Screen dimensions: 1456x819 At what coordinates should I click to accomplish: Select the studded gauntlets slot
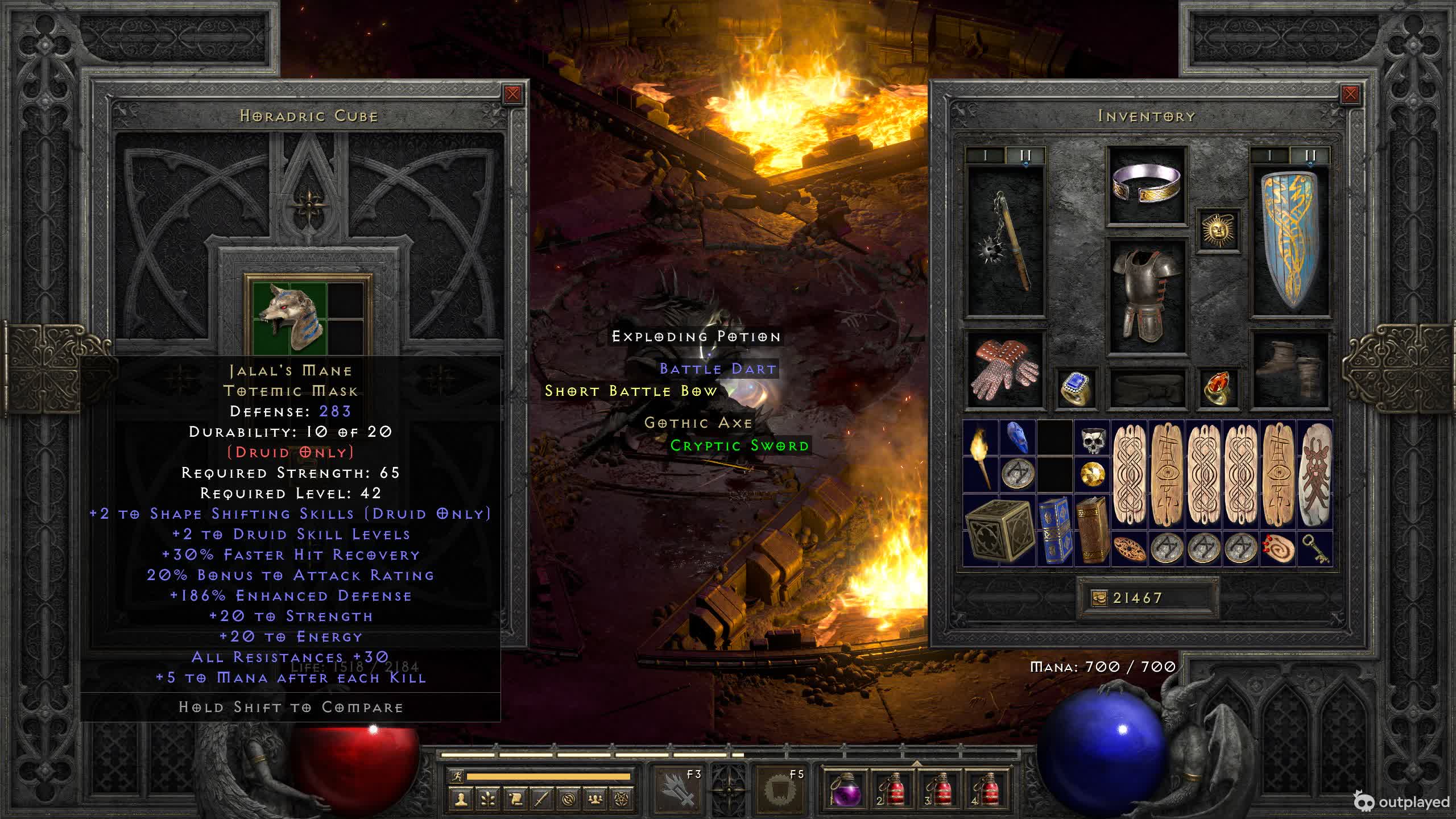(1005, 370)
